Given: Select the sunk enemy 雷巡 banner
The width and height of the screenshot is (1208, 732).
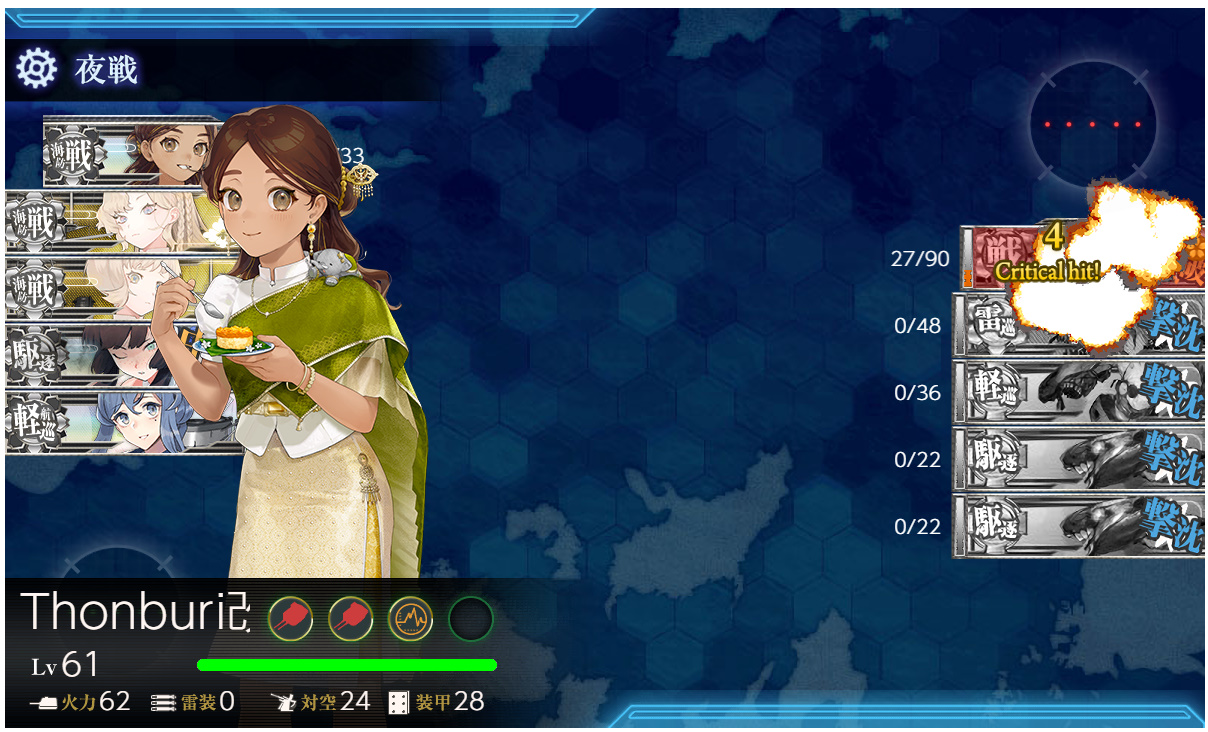Looking at the screenshot, I should click(1078, 325).
